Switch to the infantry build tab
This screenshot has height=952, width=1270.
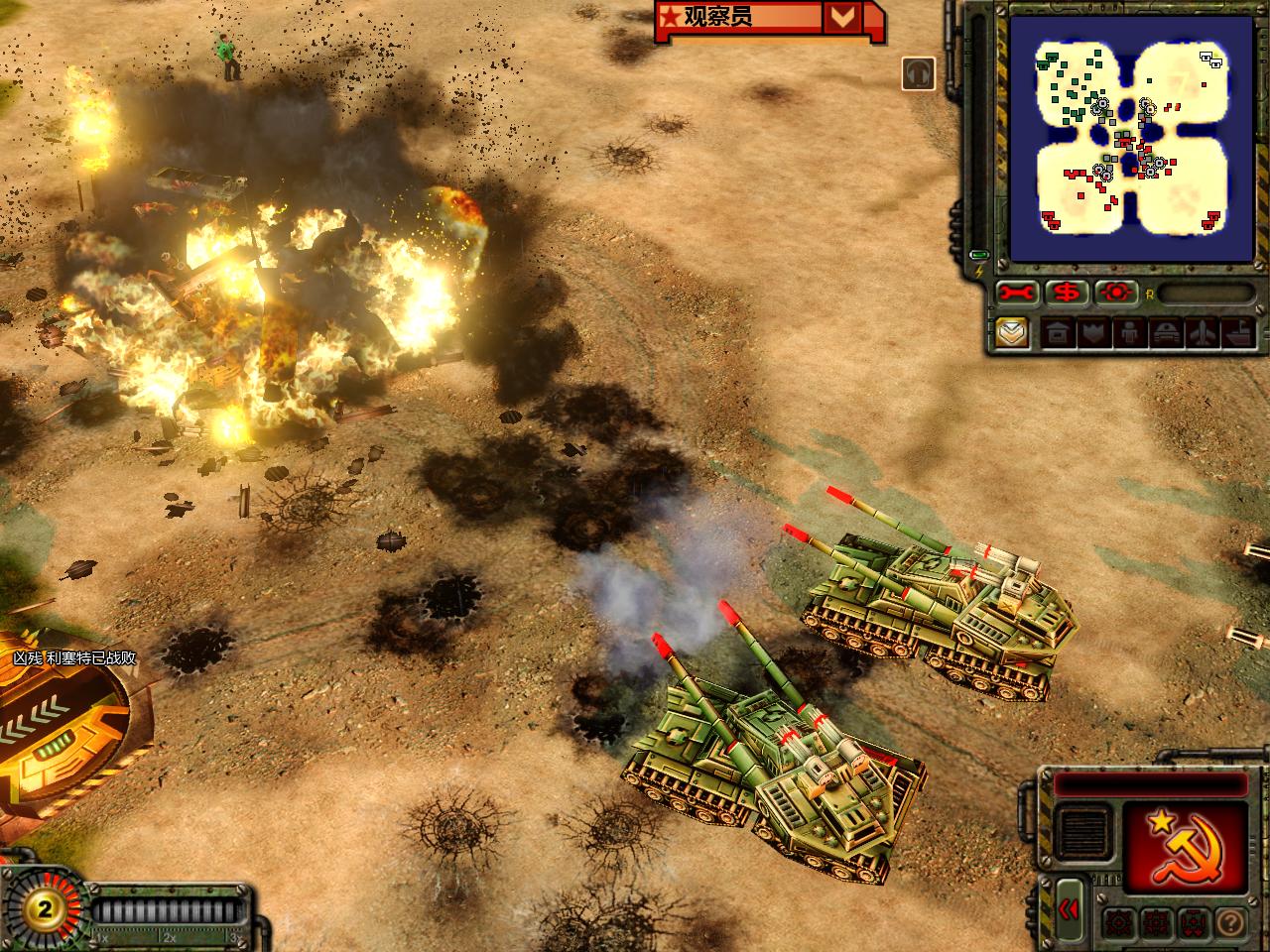pyautogui.click(x=1128, y=333)
